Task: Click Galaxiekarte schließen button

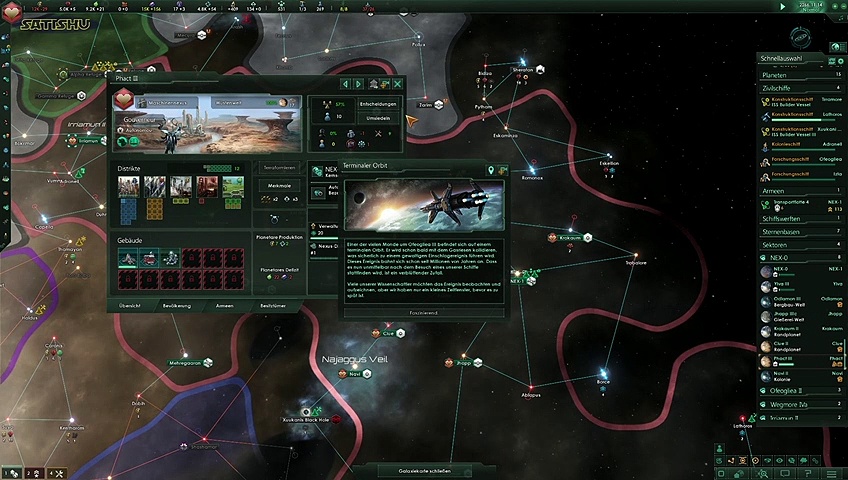Action: pos(426,470)
